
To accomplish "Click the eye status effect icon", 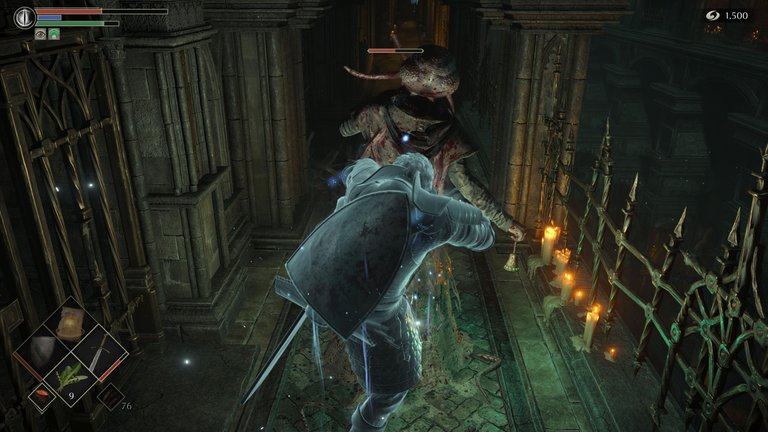I will coord(41,33).
